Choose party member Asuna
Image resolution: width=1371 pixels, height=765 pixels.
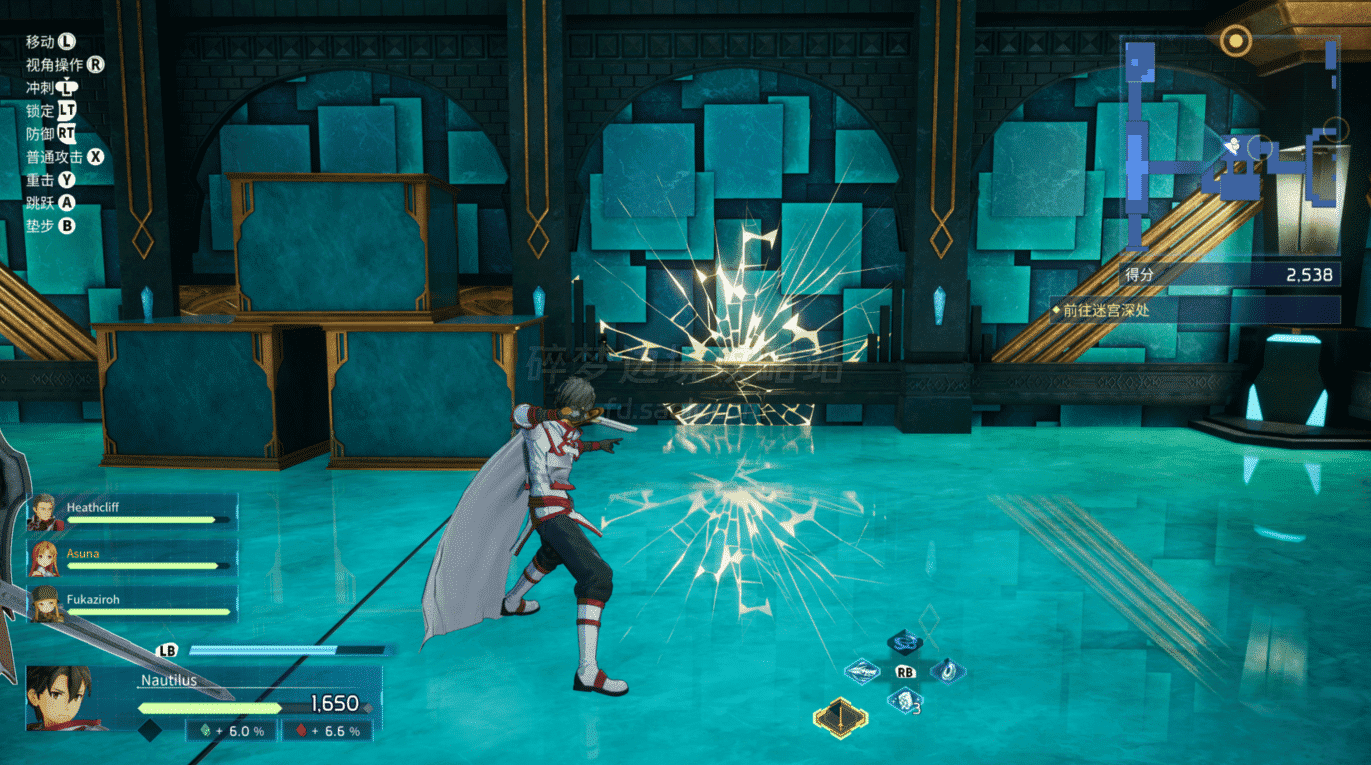pos(45,559)
